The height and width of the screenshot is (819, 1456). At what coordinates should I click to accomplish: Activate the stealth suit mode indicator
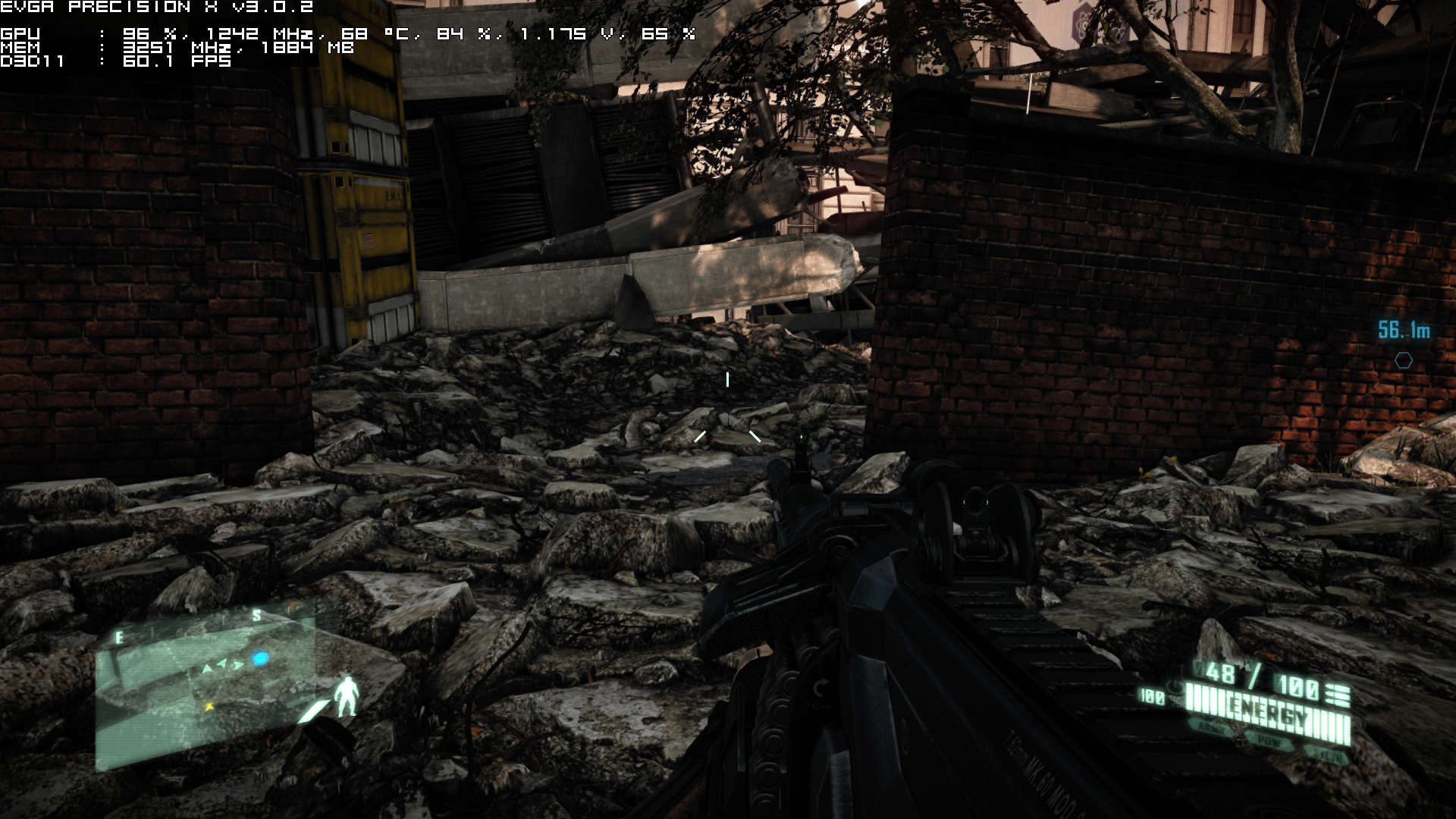[x=1326, y=755]
